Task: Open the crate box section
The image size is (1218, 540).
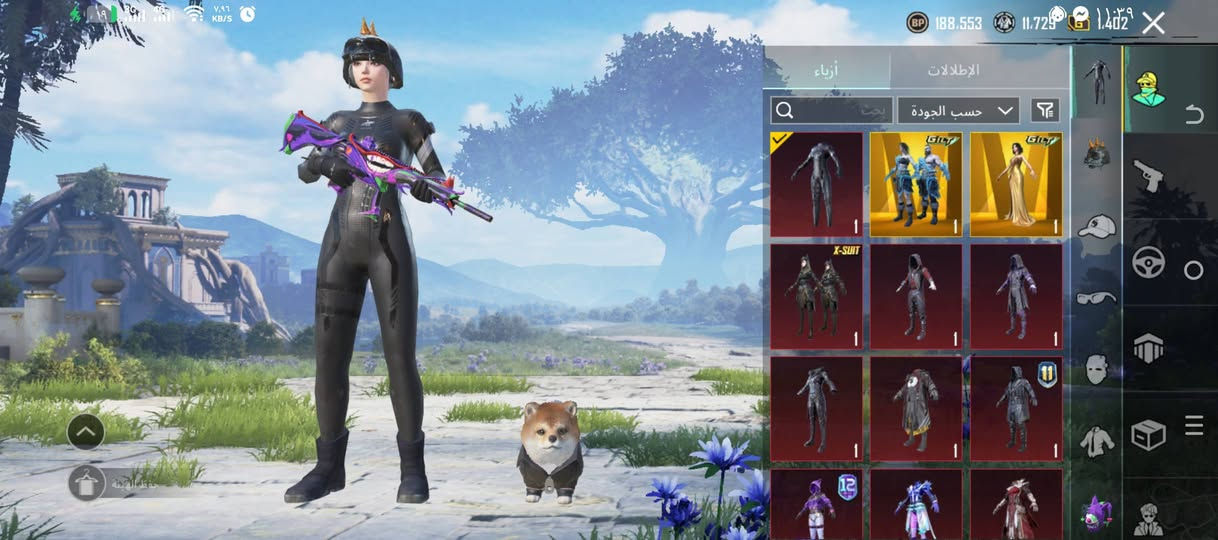Action: tap(1148, 434)
